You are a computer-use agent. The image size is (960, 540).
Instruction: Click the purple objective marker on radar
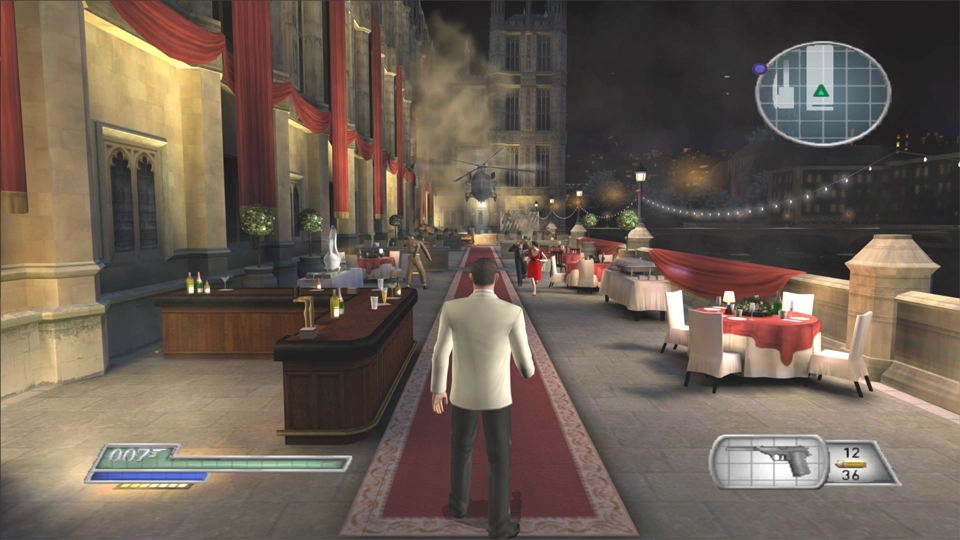760,69
